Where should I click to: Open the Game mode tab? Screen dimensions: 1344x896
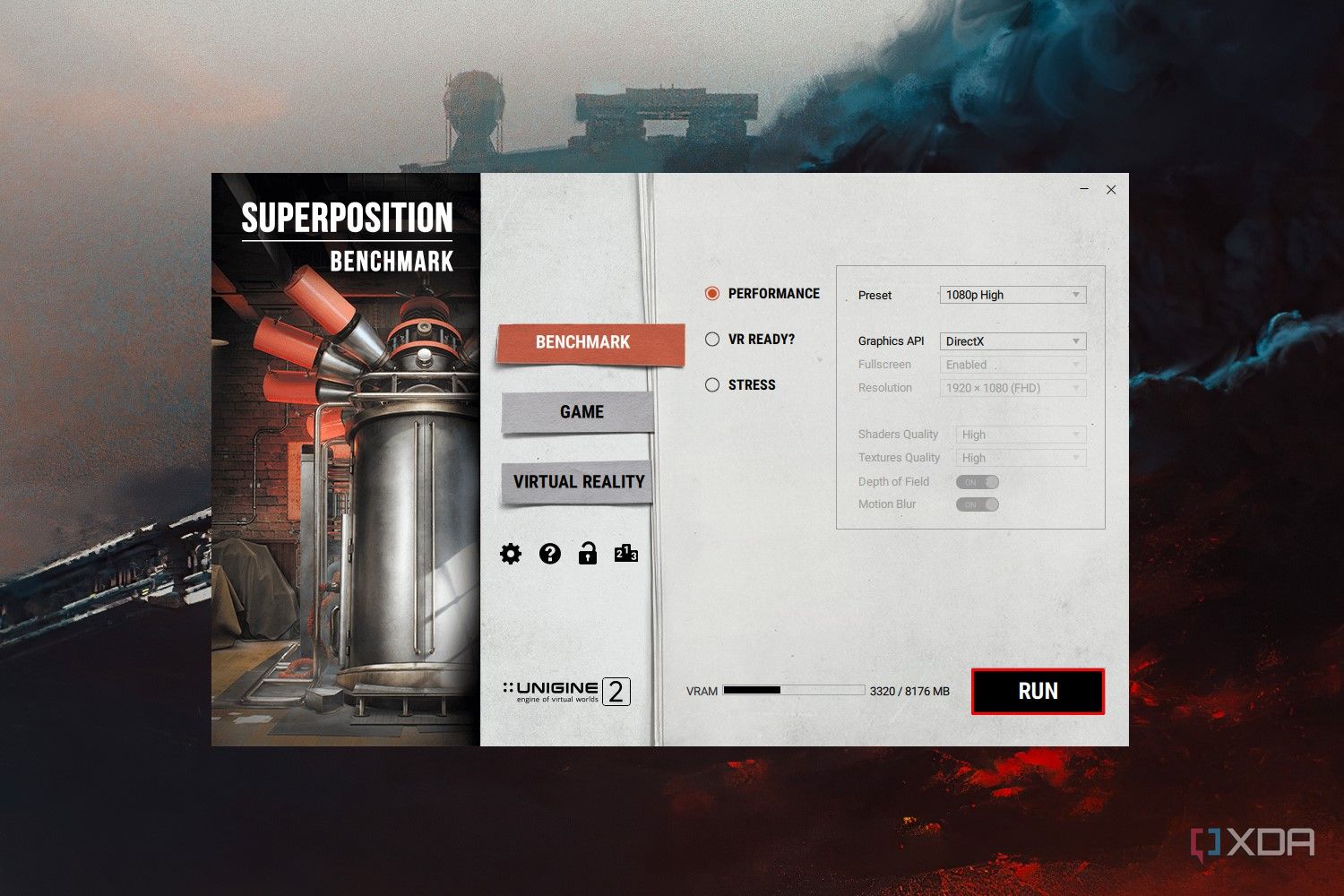[x=582, y=412]
